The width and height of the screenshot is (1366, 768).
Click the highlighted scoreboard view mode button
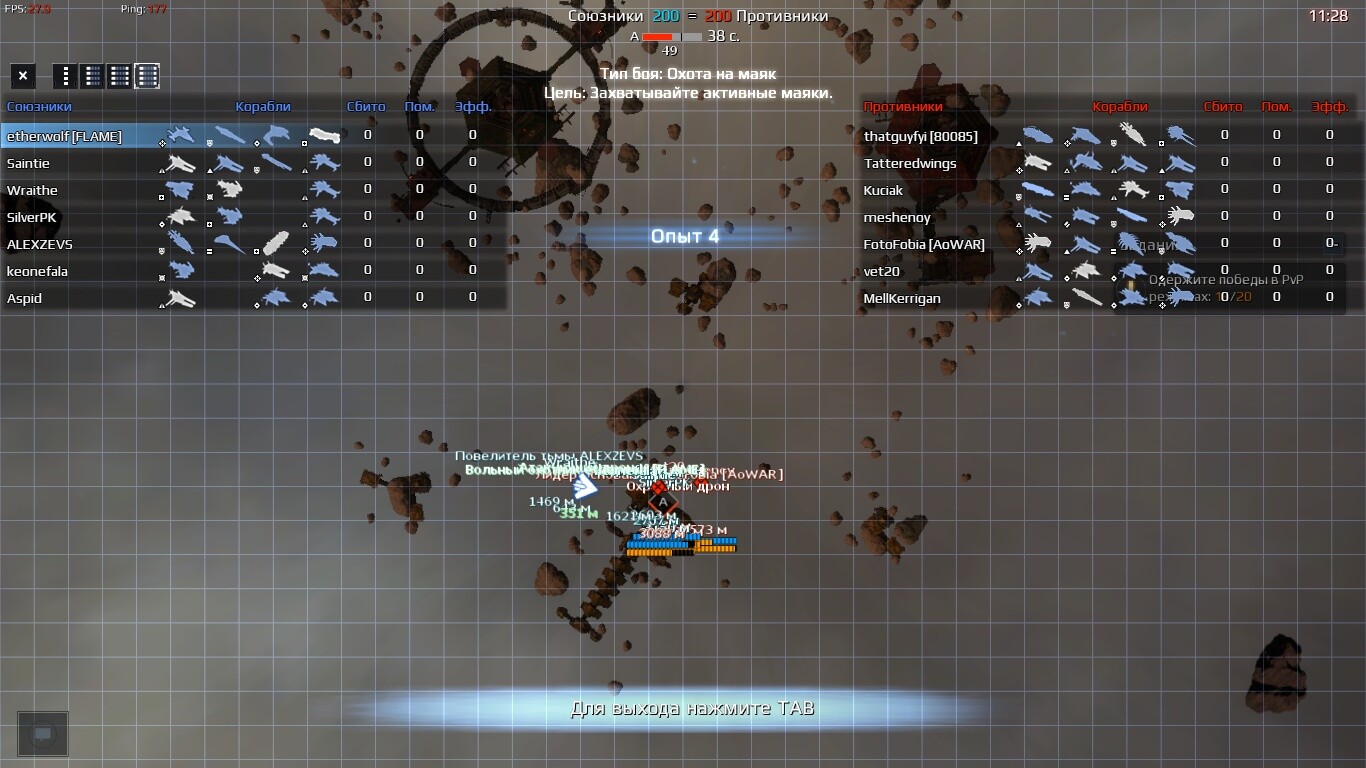147,76
